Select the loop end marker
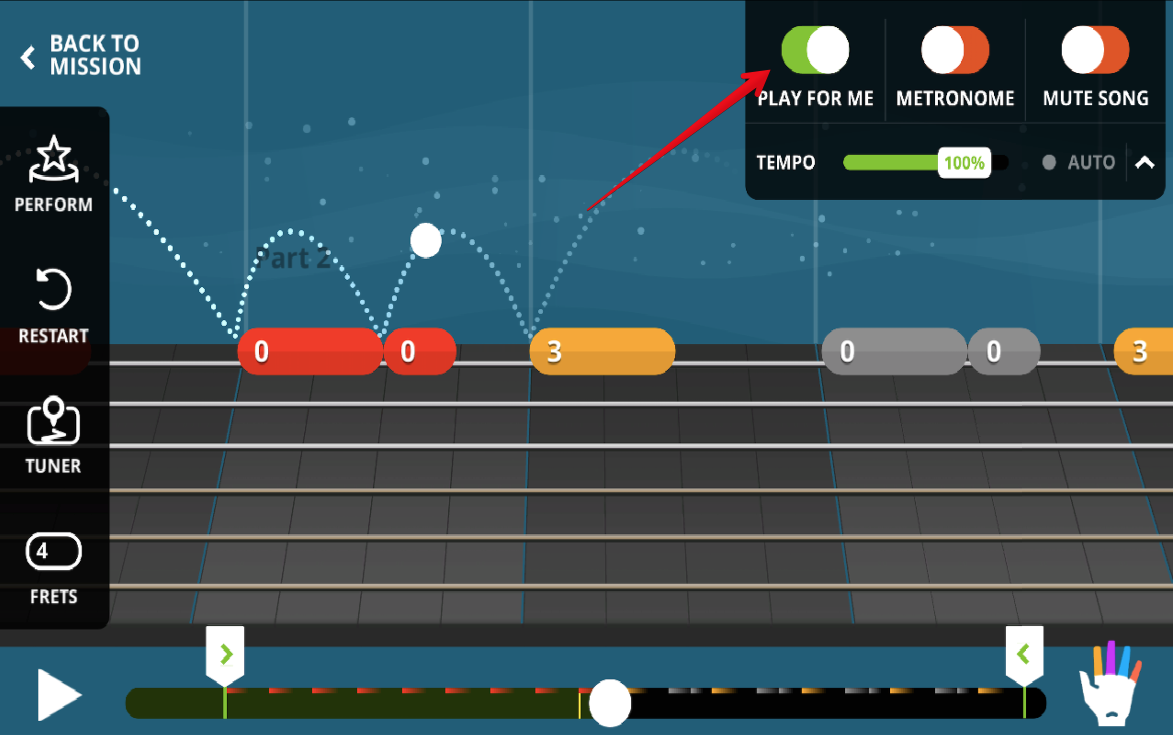This screenshot has height=735, width=1173. click(x=1024, y=655)
